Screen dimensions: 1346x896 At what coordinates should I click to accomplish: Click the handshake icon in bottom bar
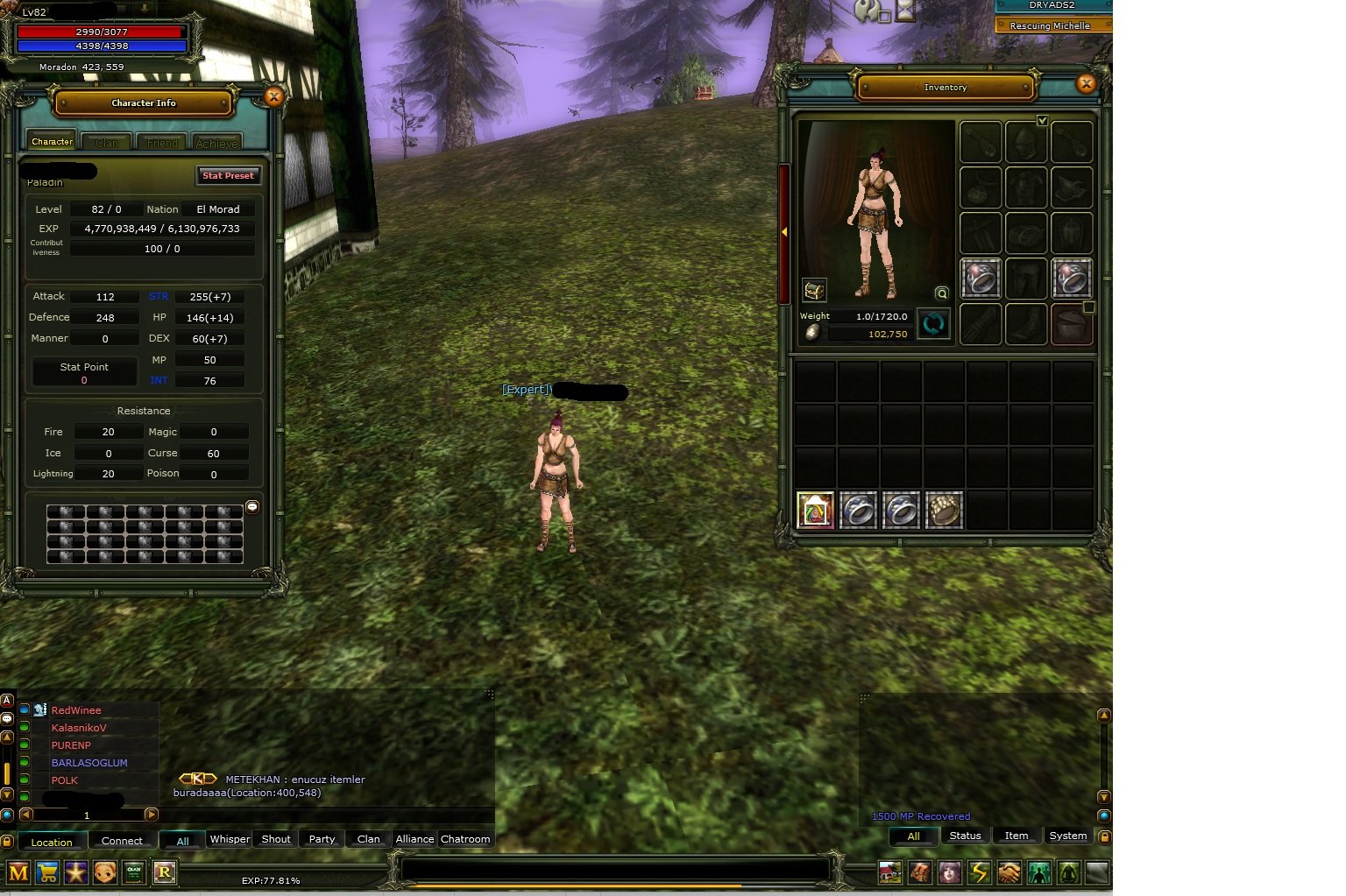pyautogui.click(x=1009, y=872)
